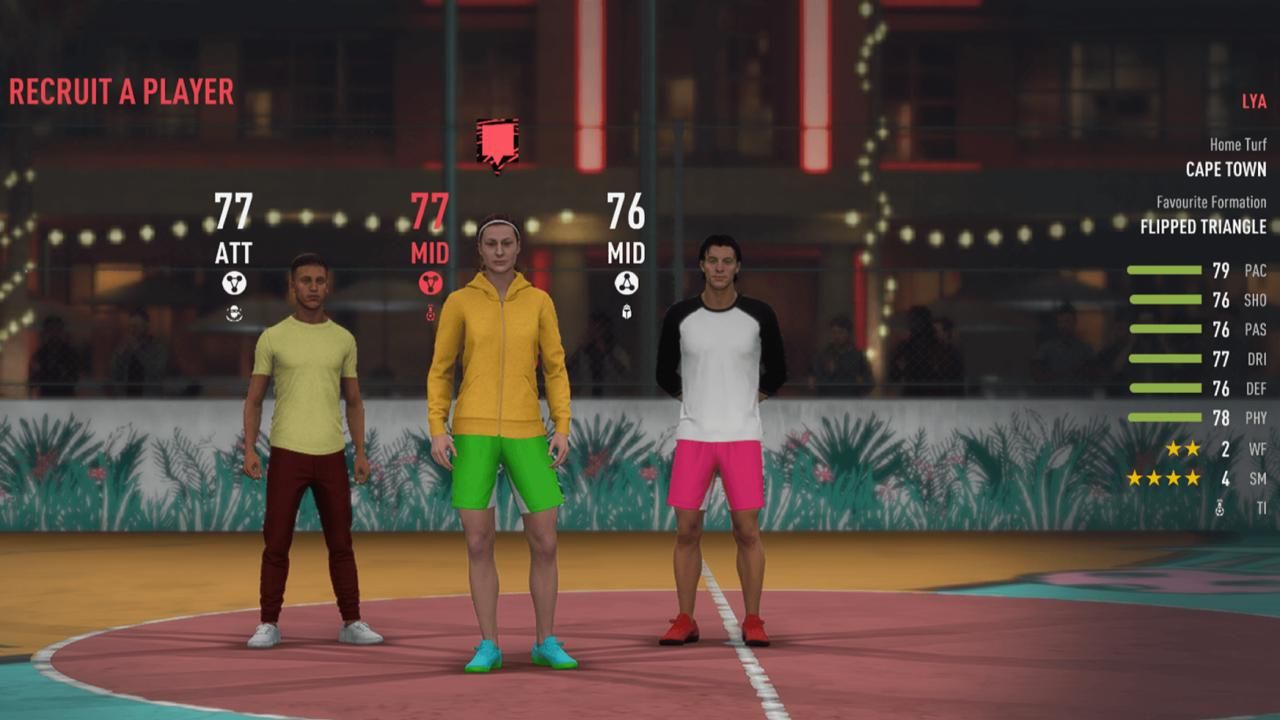Image resolution: width=1280 pixels, height=720 pixels.
Task: Toggle the fourth Skill Moves star
Action: tap(1191, 479)
